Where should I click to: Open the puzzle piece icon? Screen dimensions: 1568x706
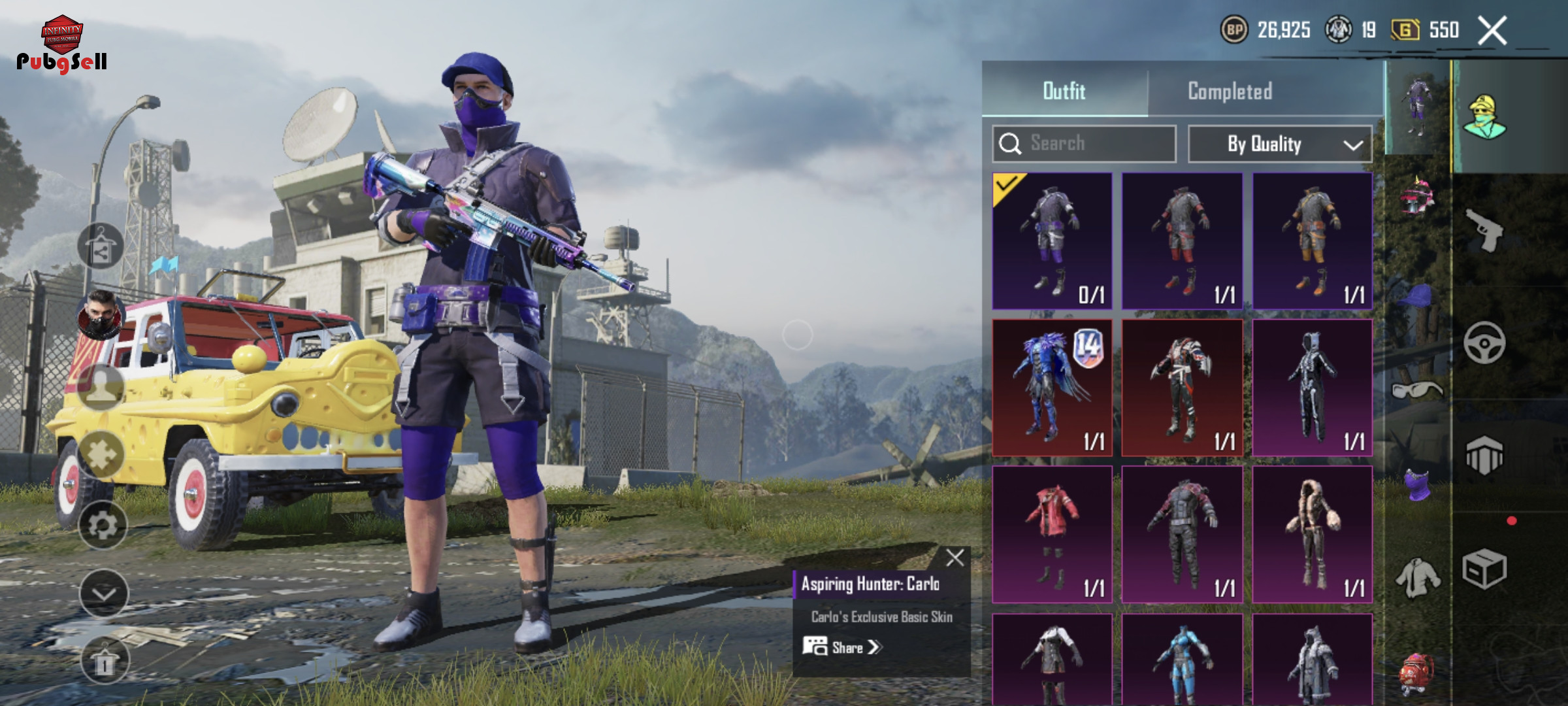(x=101, y=454)
